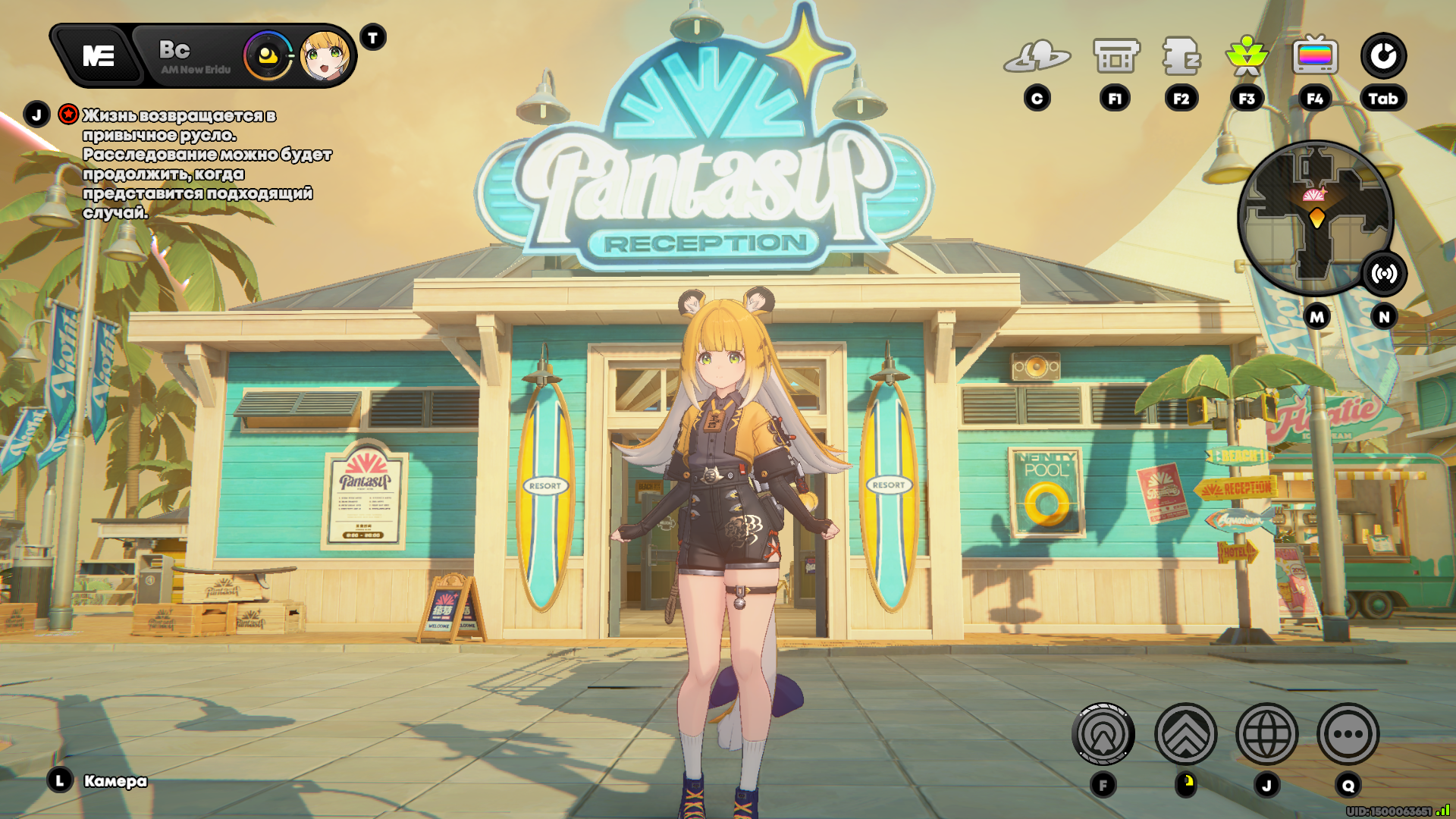Open the Камера camera mode

pyautogui.click(x=115, y=781)
